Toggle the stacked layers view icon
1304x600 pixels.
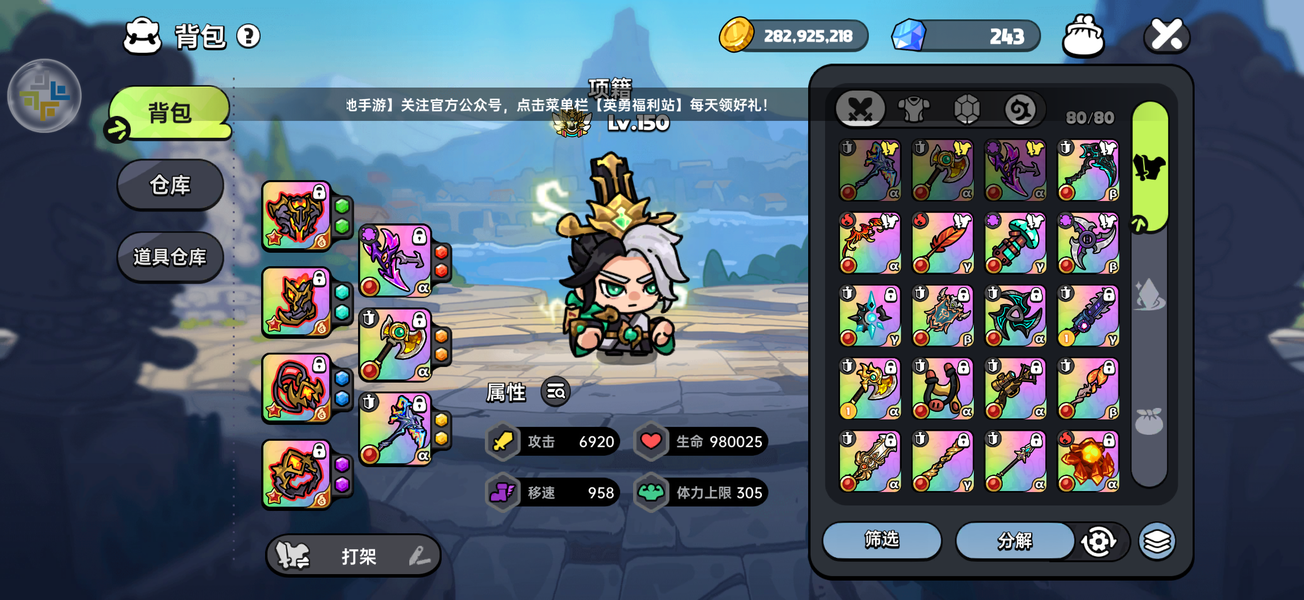point(1157,541)
